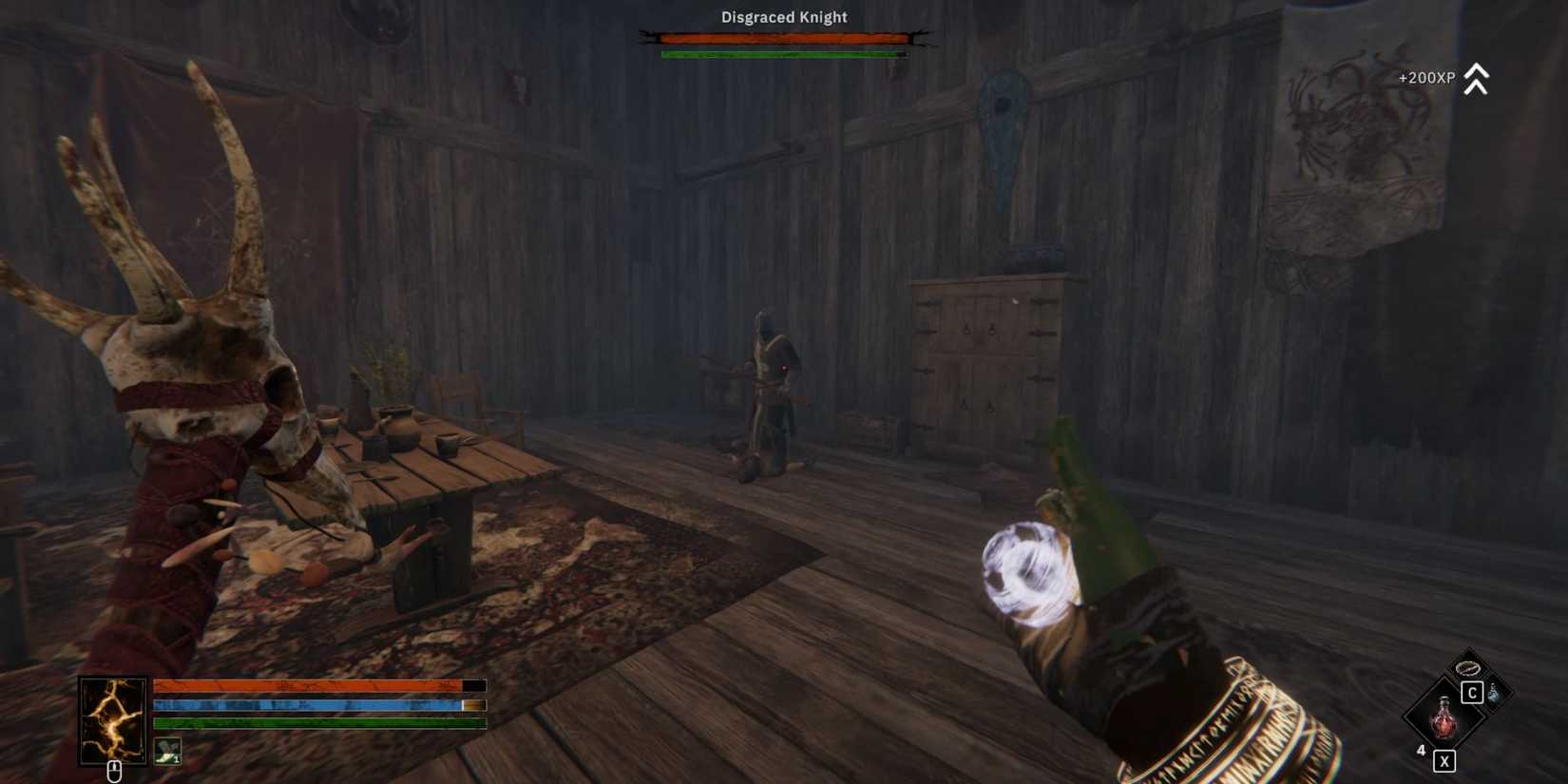Image resolution: width=1568 pixels, height=784 pixels.
Task: Click the potion count number 4
Action: (x=1421, y=750)
